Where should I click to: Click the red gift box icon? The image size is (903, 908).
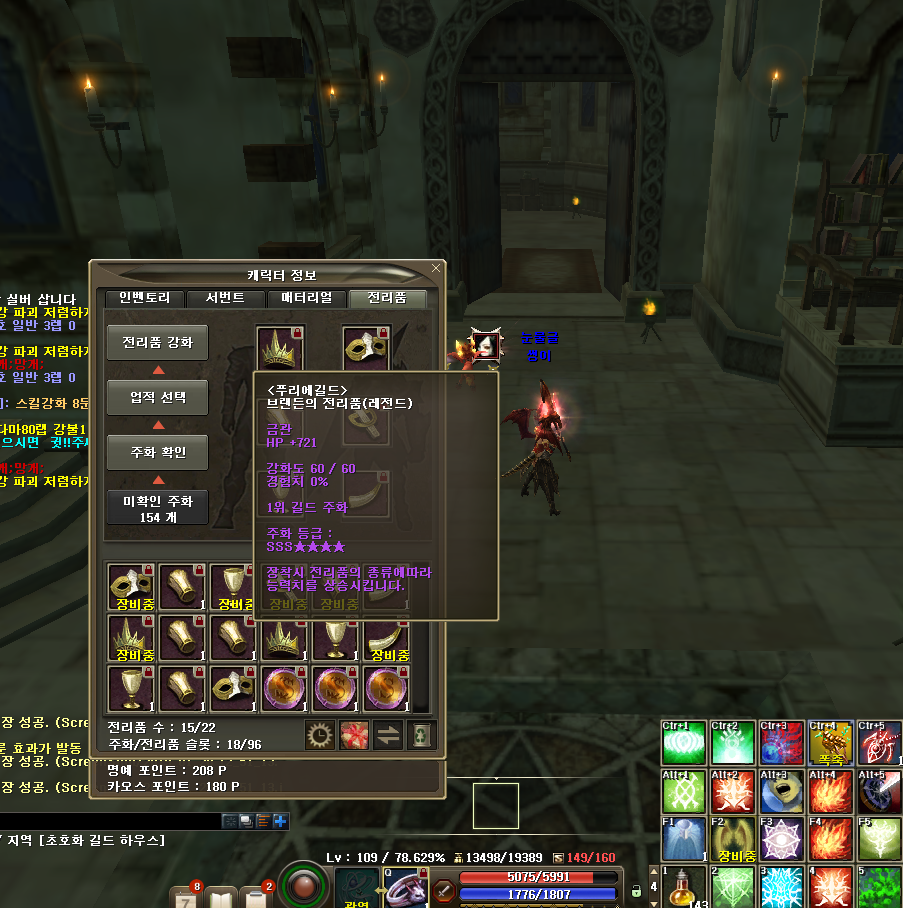354,734
